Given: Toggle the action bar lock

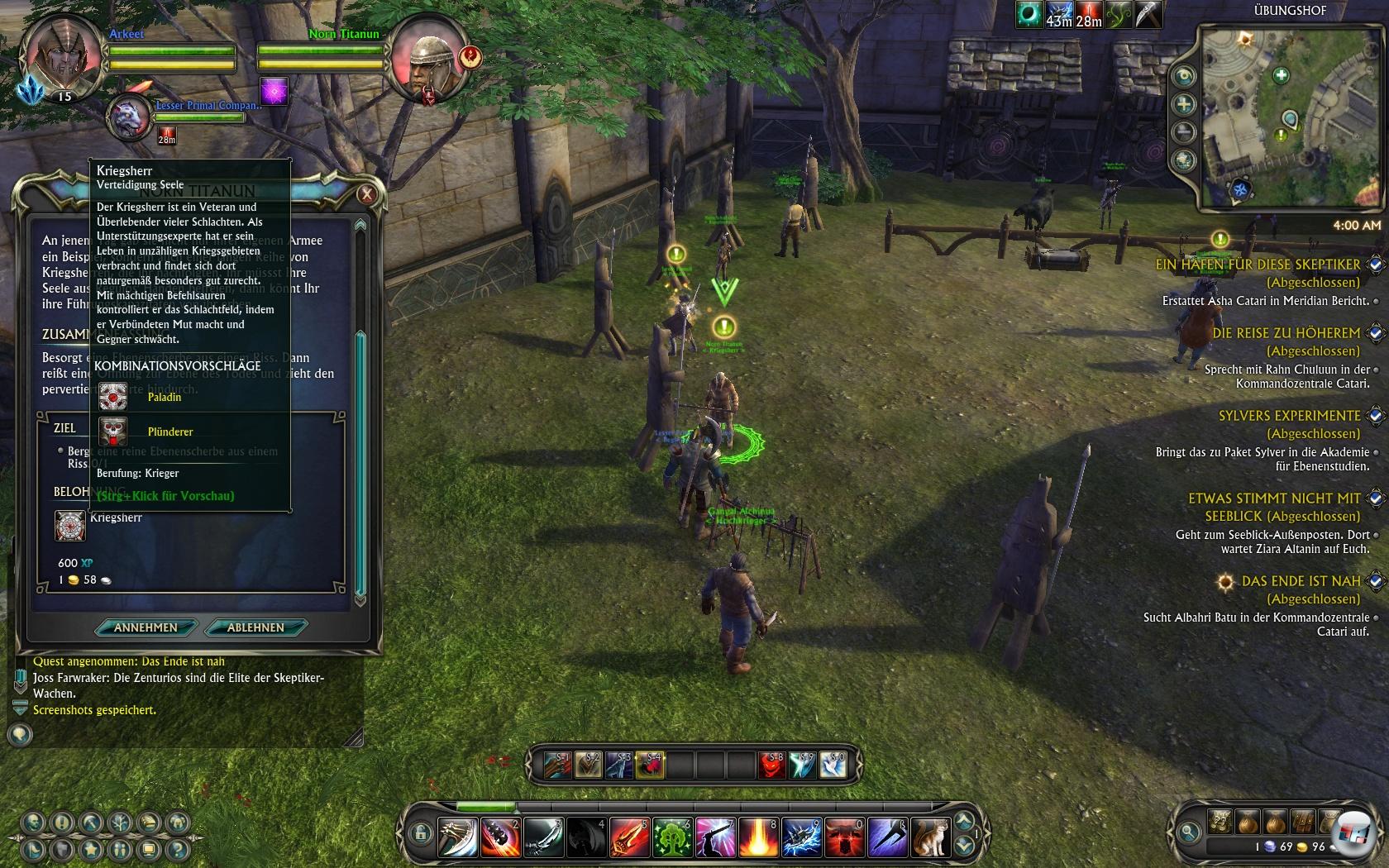Looking at the screenshot, I should click(420, 832).
